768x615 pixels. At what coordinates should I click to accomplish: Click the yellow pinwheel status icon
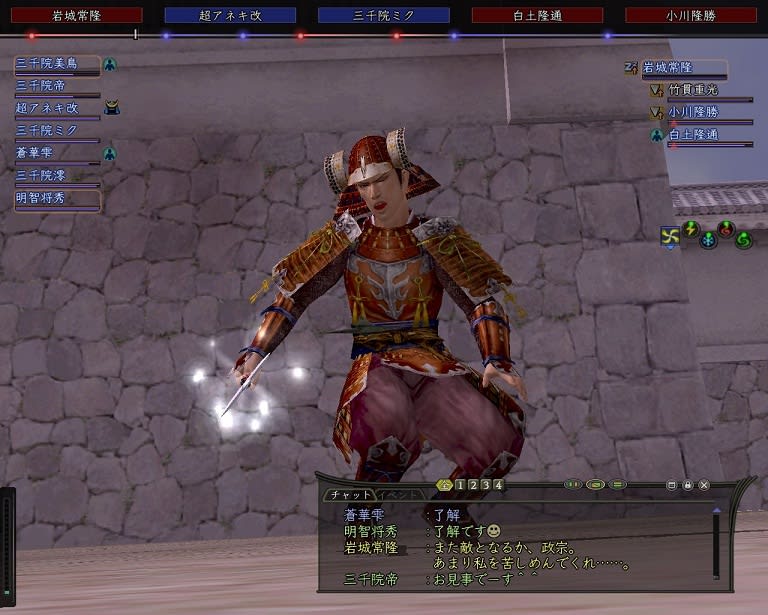670,236
